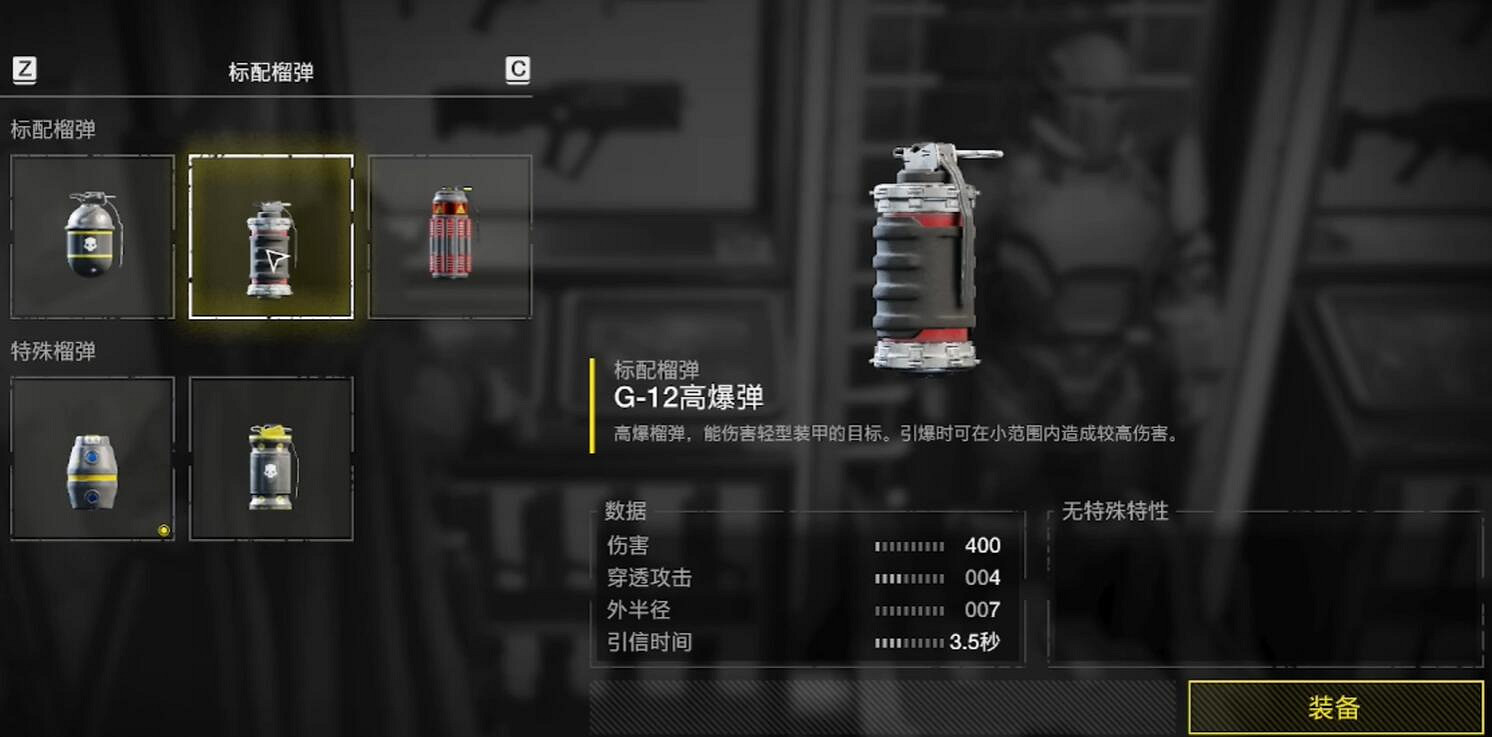This screenshot has height=737, width=1492.
Task: Click the 穿透攻击 penetration stat bar
Action: (910, 577)
